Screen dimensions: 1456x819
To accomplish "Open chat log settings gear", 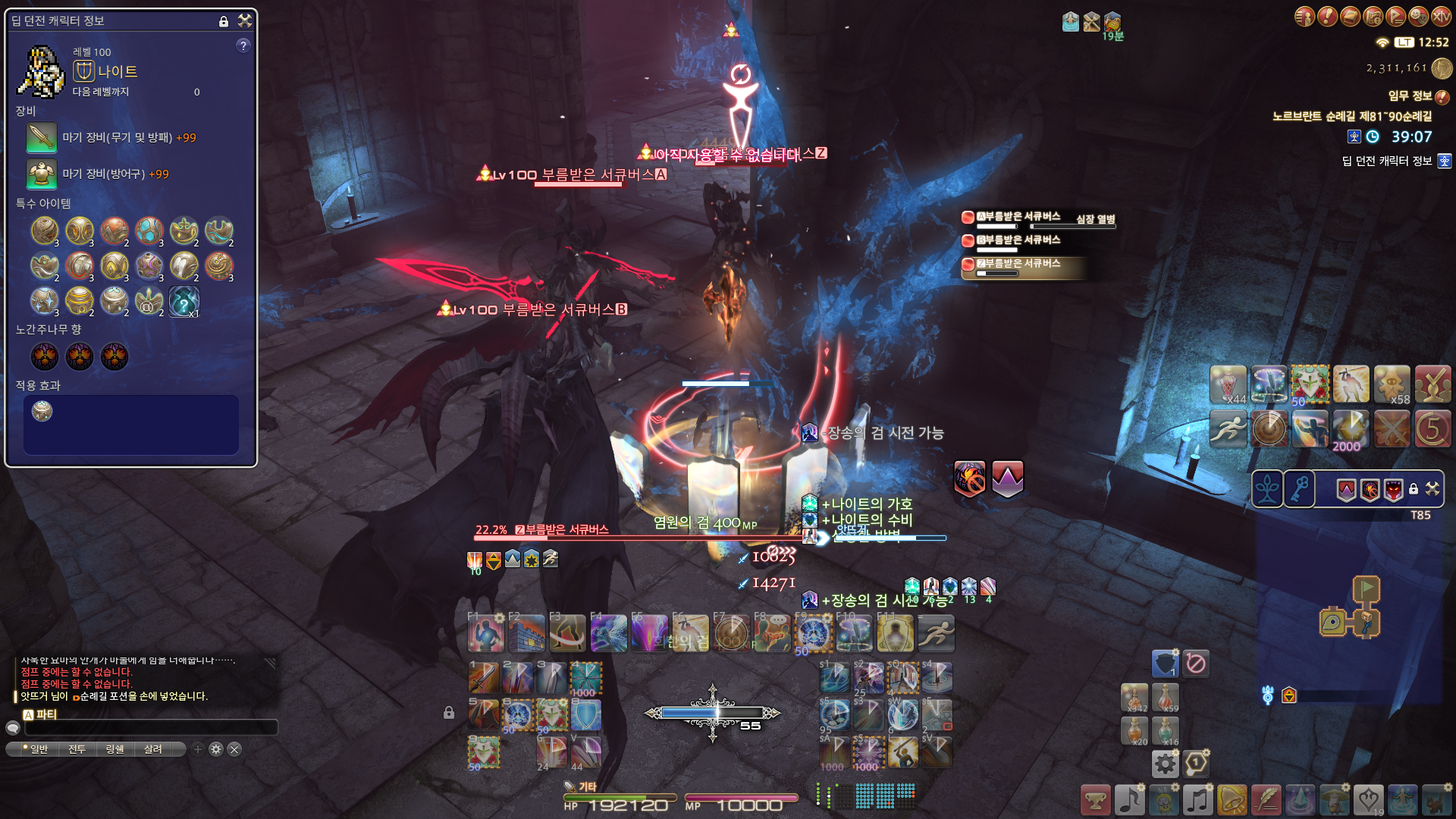I will 216,749.
